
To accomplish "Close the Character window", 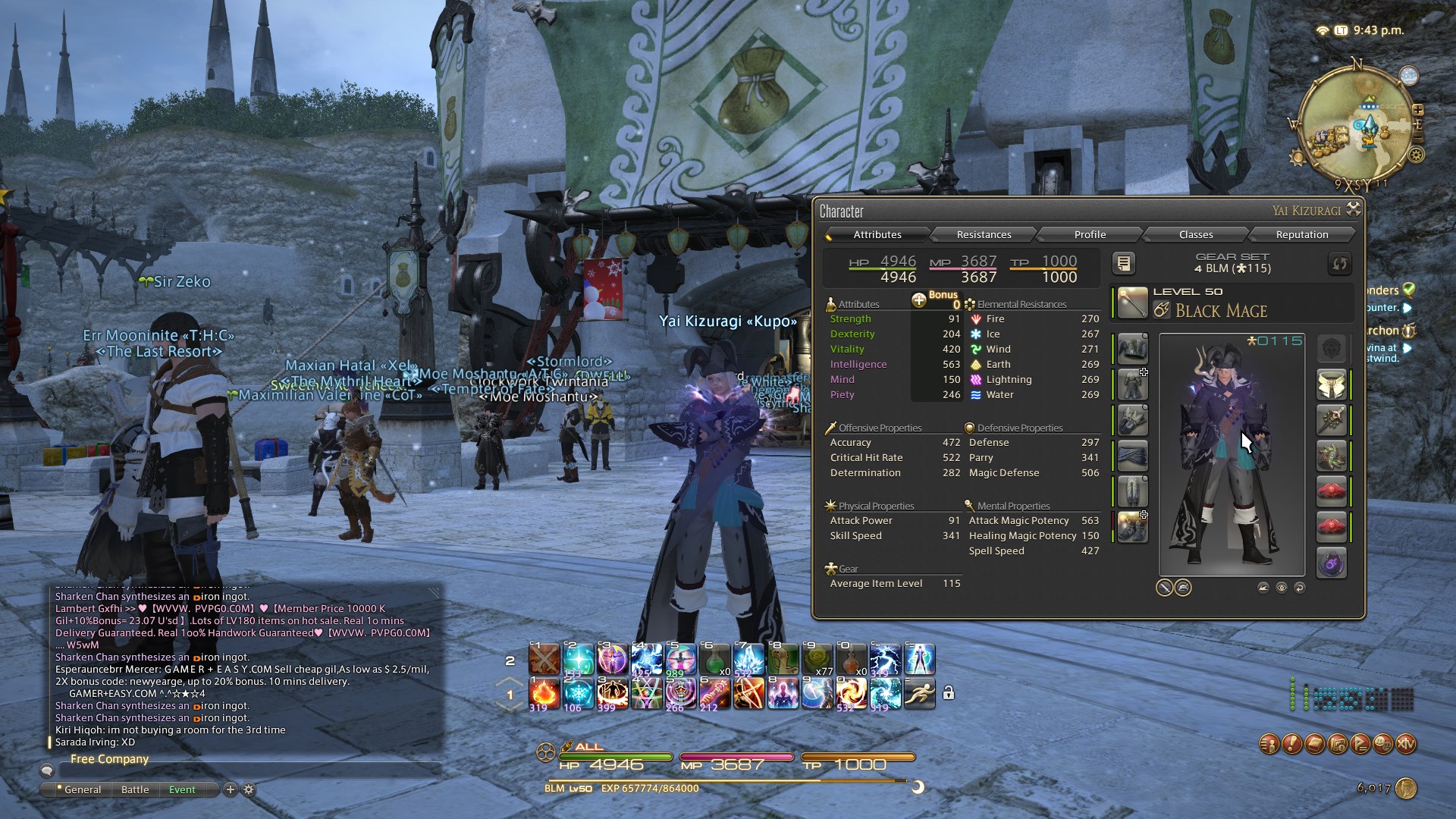I will point(1354,209).
